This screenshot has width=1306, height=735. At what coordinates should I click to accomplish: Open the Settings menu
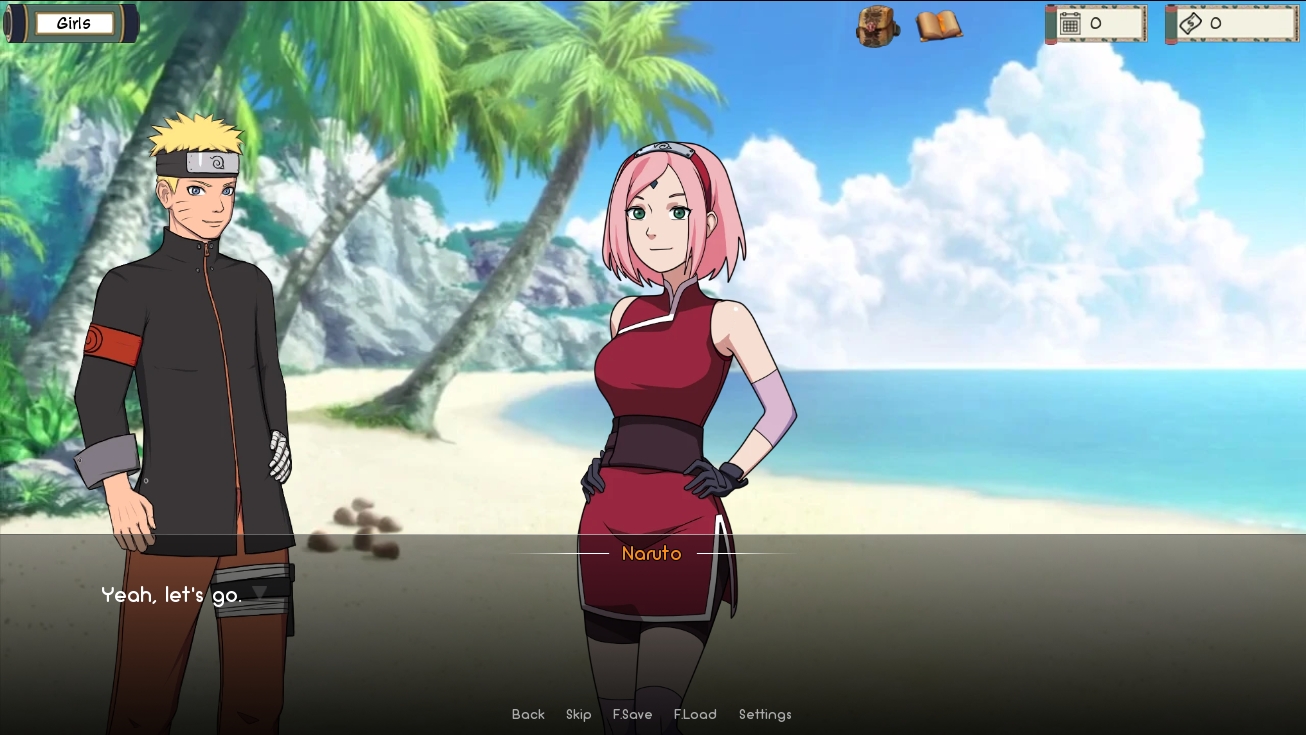click(x=764, y=714)
